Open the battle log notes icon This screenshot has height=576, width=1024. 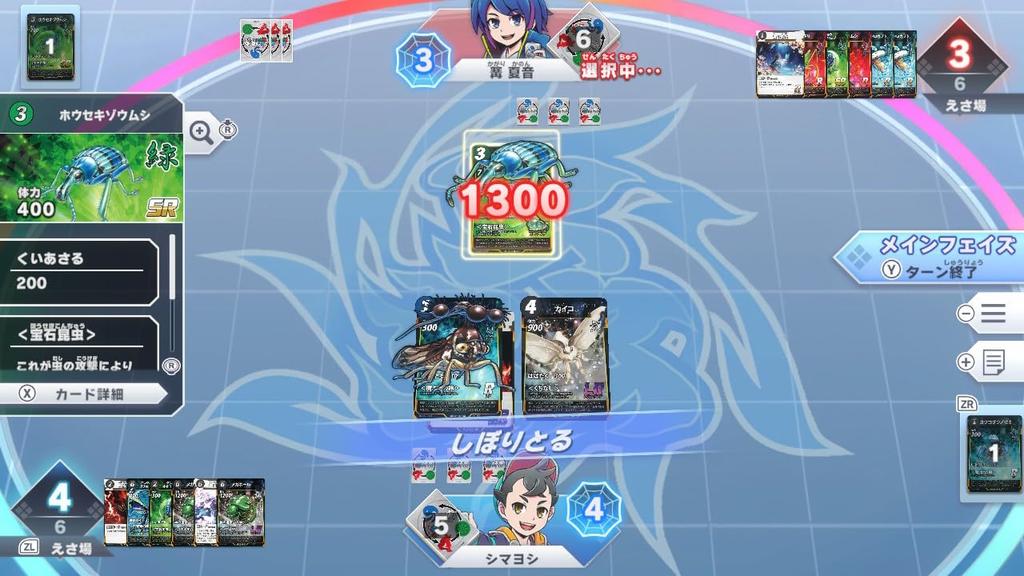(991, 362)
